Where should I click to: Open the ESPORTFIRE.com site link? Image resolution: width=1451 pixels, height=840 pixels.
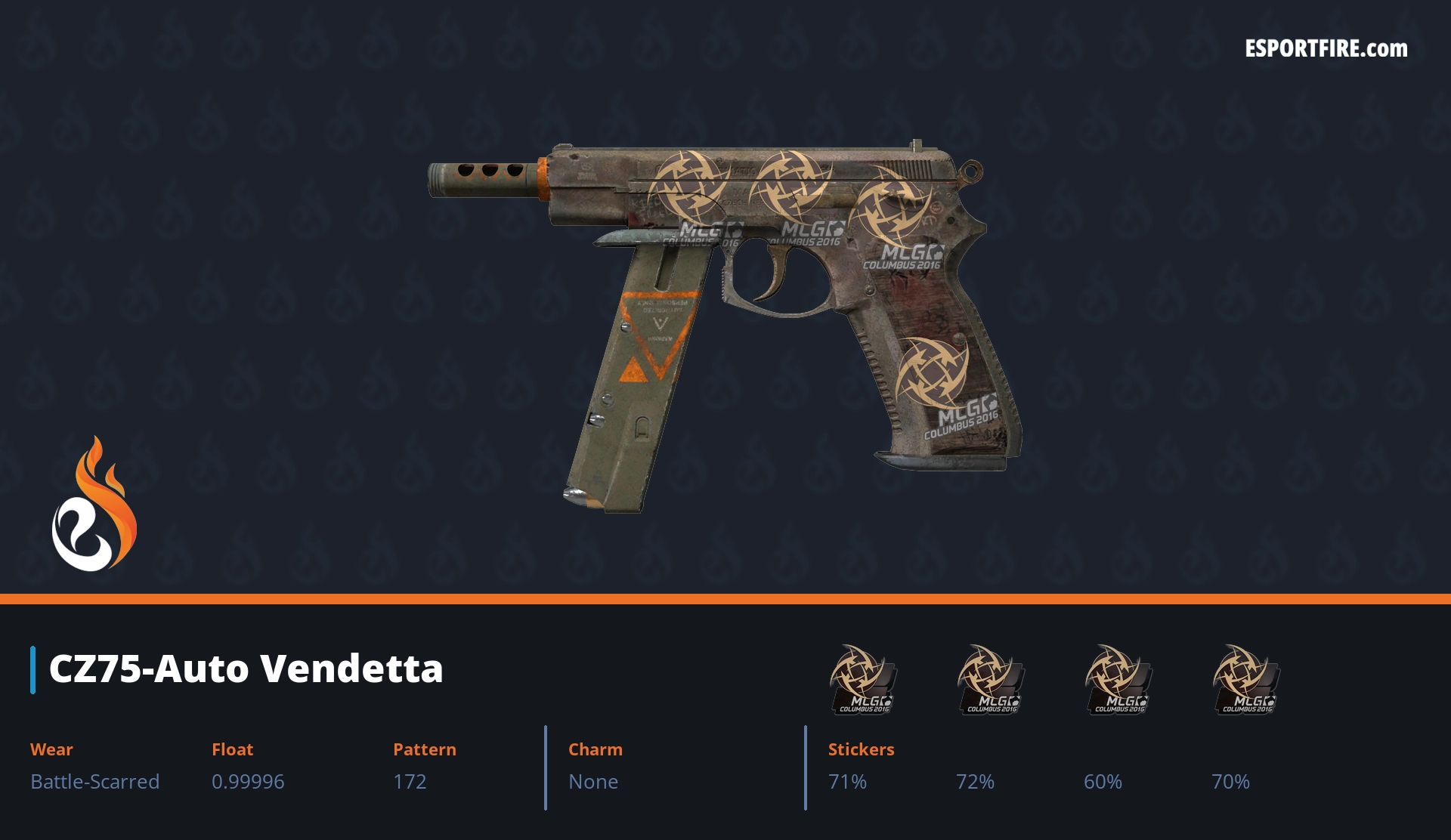coord(1326,49)
